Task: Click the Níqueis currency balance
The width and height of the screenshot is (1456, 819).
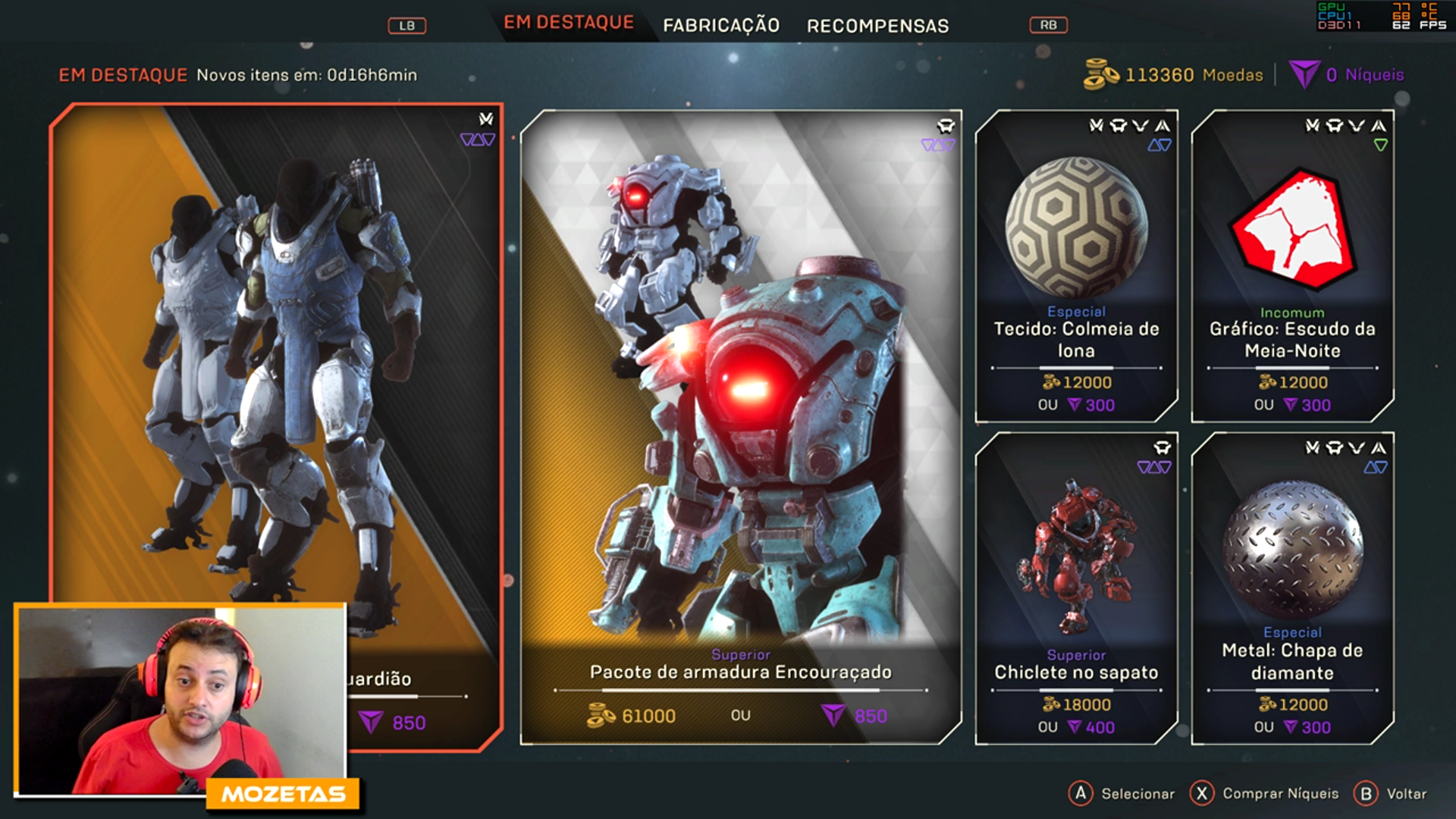Action: click(x=1348, y=74)
